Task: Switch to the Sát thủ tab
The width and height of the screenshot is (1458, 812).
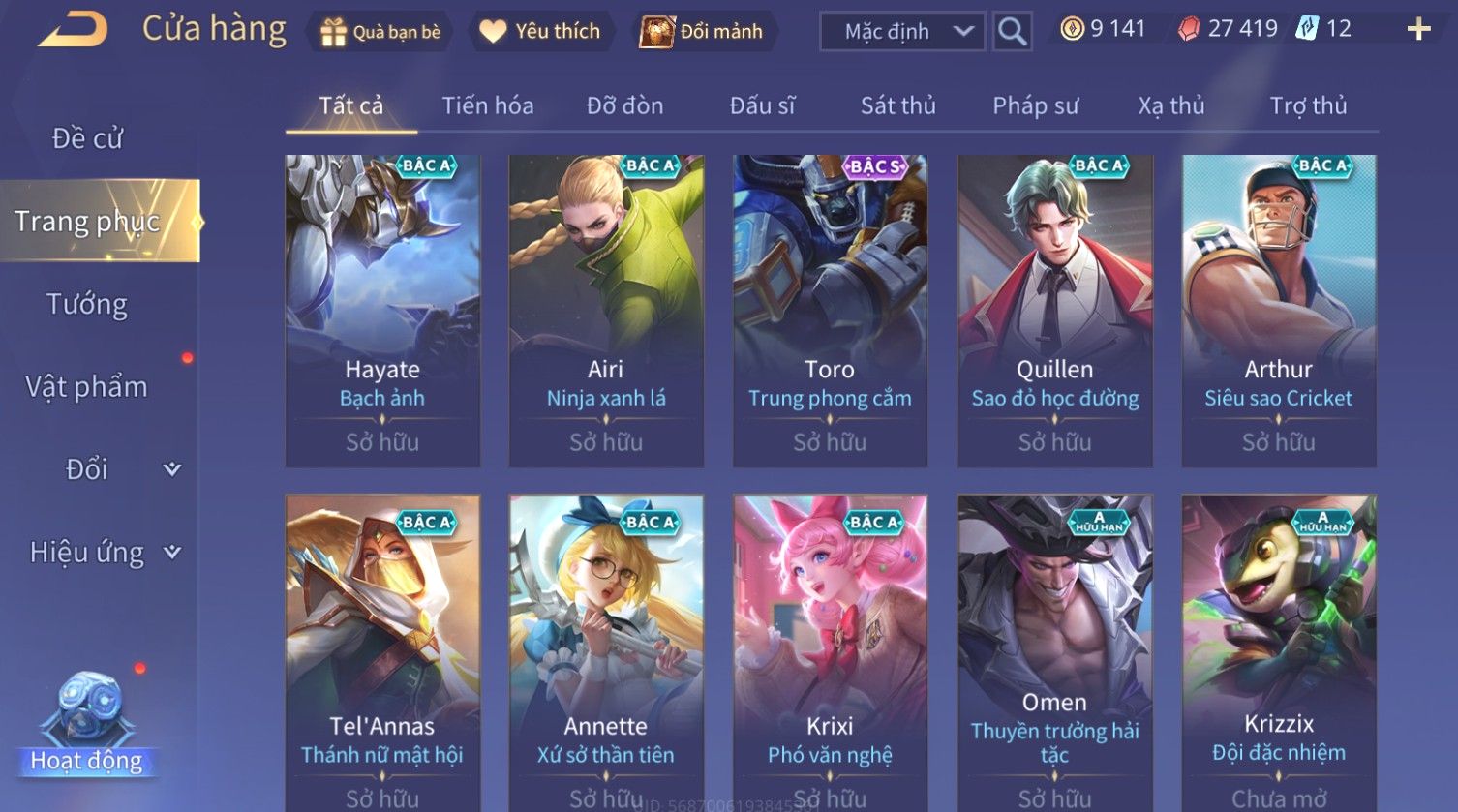Action: click(897, 105)
